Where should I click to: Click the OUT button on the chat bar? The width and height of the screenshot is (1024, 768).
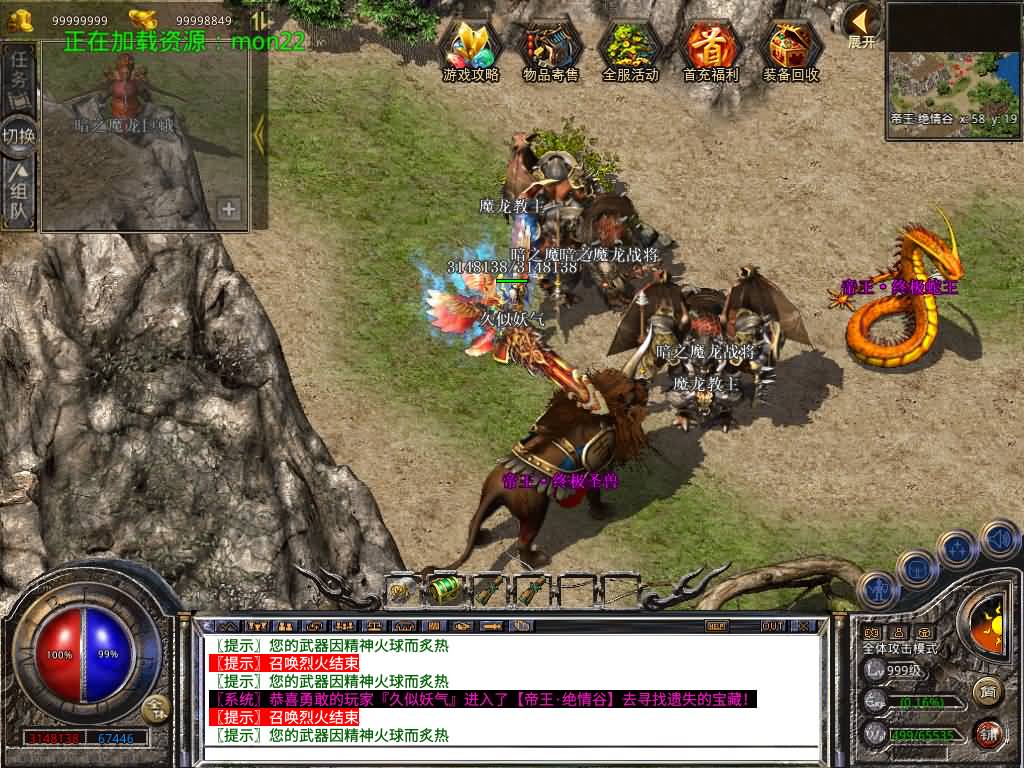click(772, 626)
